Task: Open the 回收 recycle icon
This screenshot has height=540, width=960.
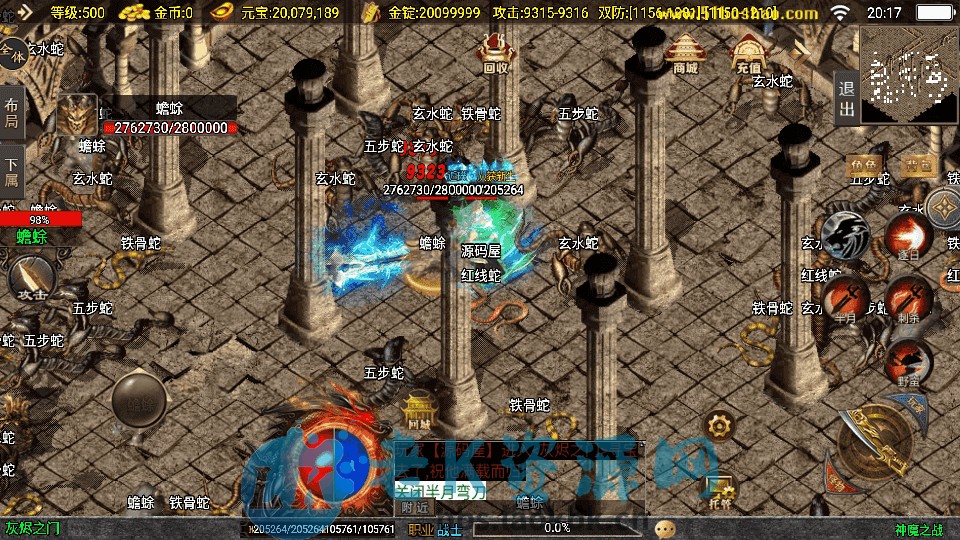Action: [x=495, y=54]
